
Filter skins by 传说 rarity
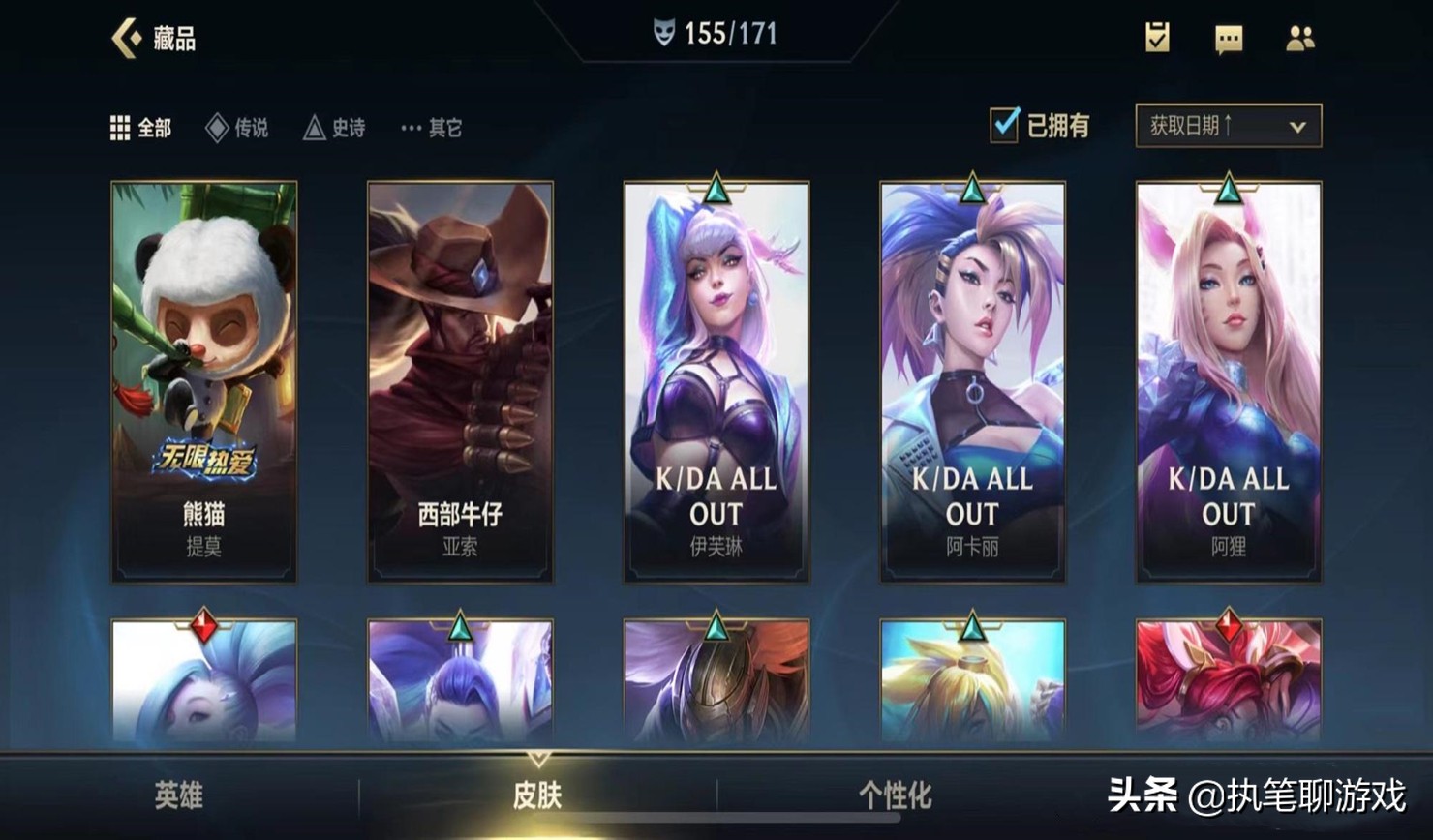(237, 128)
